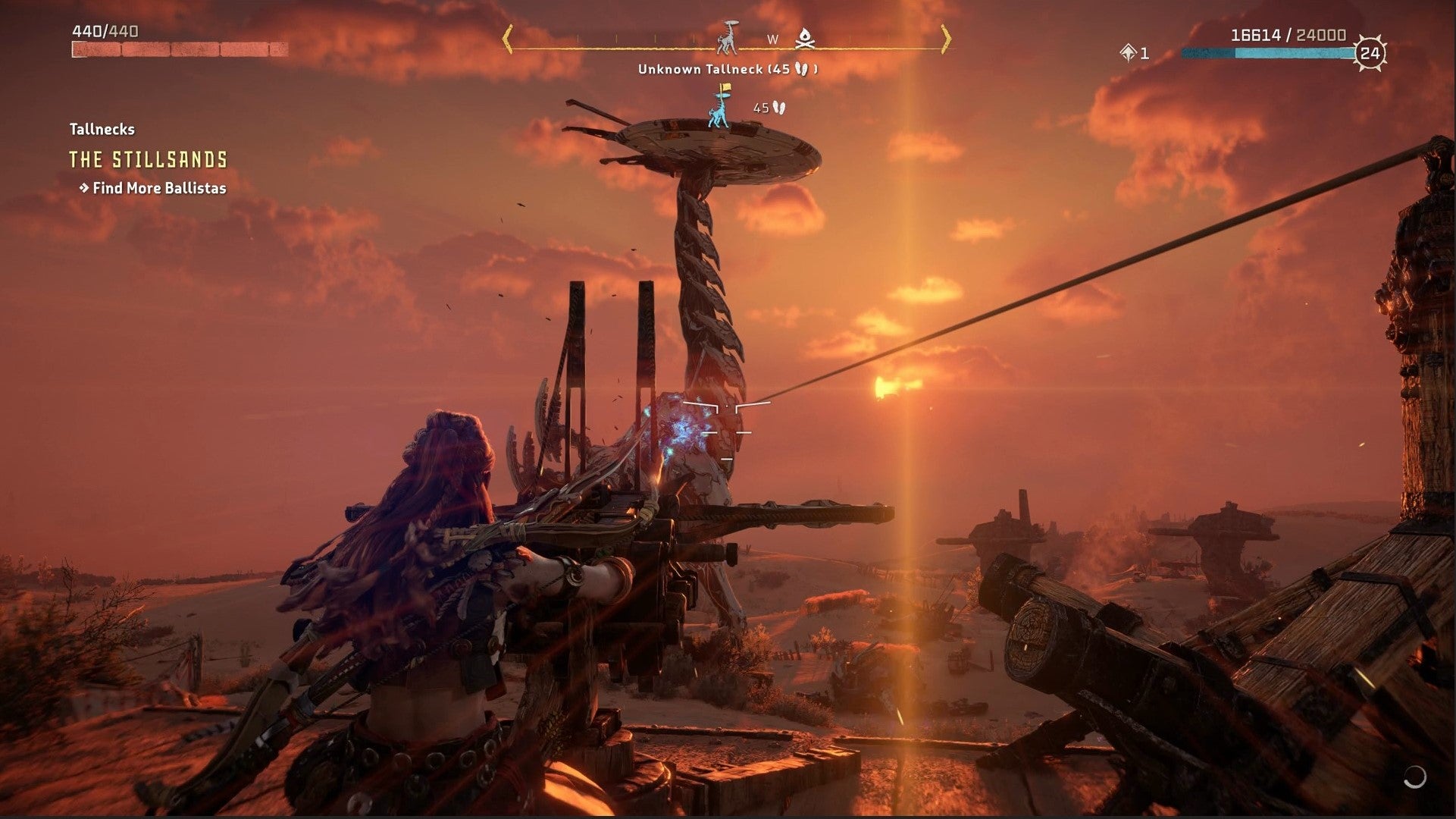The image size is (1456, 819).
Task: Select The Stillsands quest tracker title
Action: click(149, 160)
